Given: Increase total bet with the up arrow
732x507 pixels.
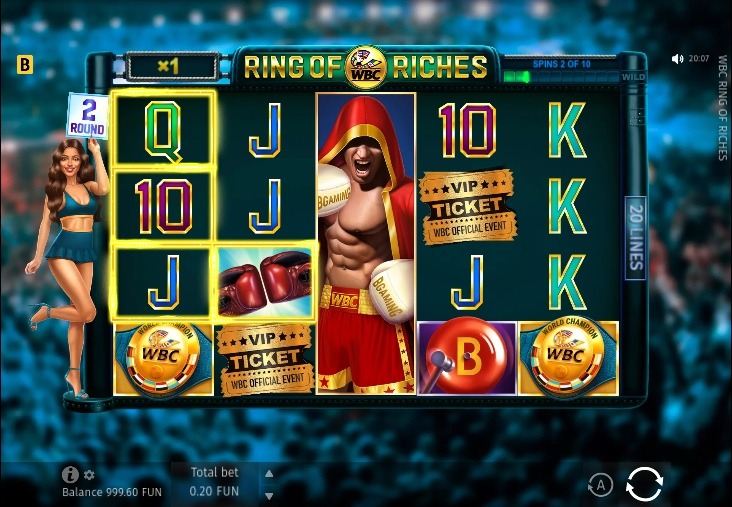Looking at the screenshot, I should click(x=268, y=474).
